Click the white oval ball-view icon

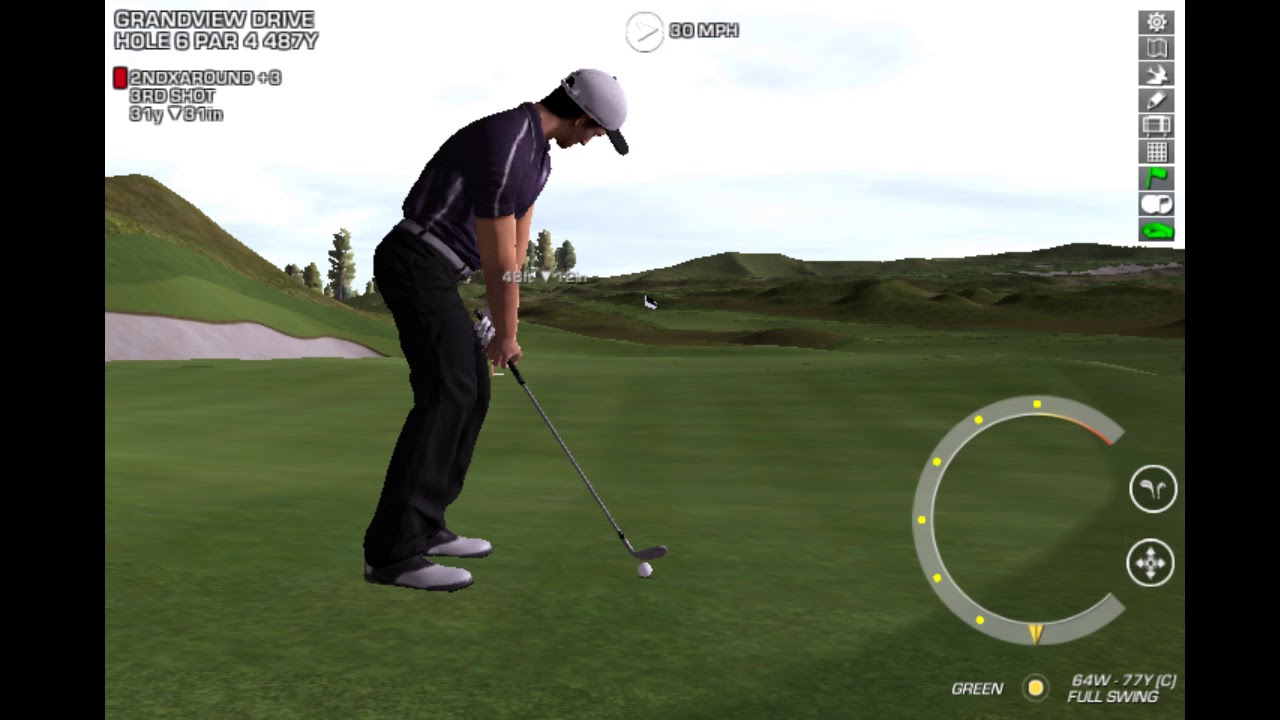tap(1156, 204)
